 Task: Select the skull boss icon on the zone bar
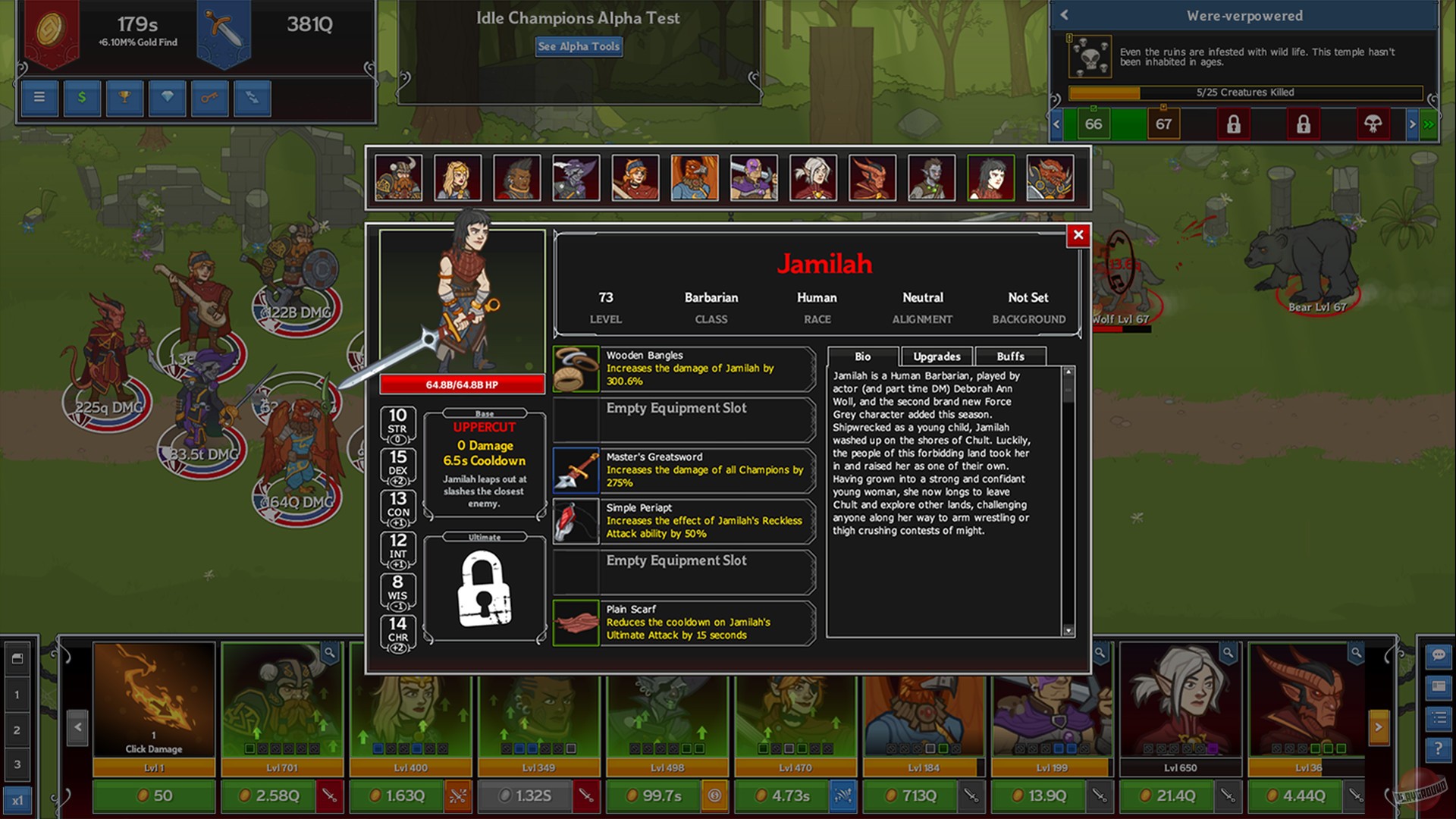1375,124
